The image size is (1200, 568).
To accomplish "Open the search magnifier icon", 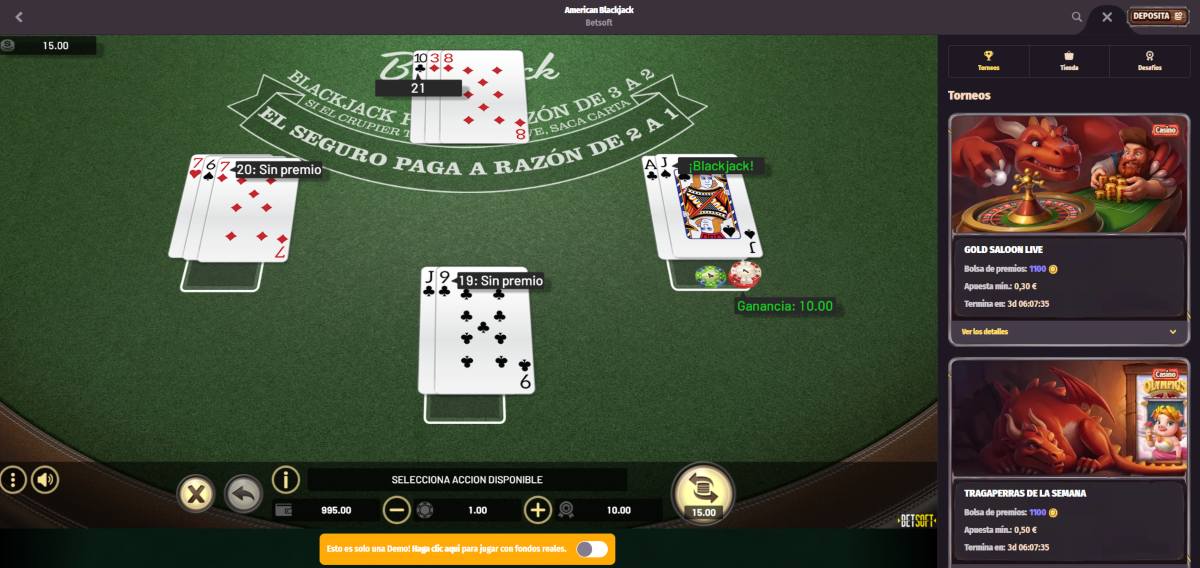I will click(1077, 16).
